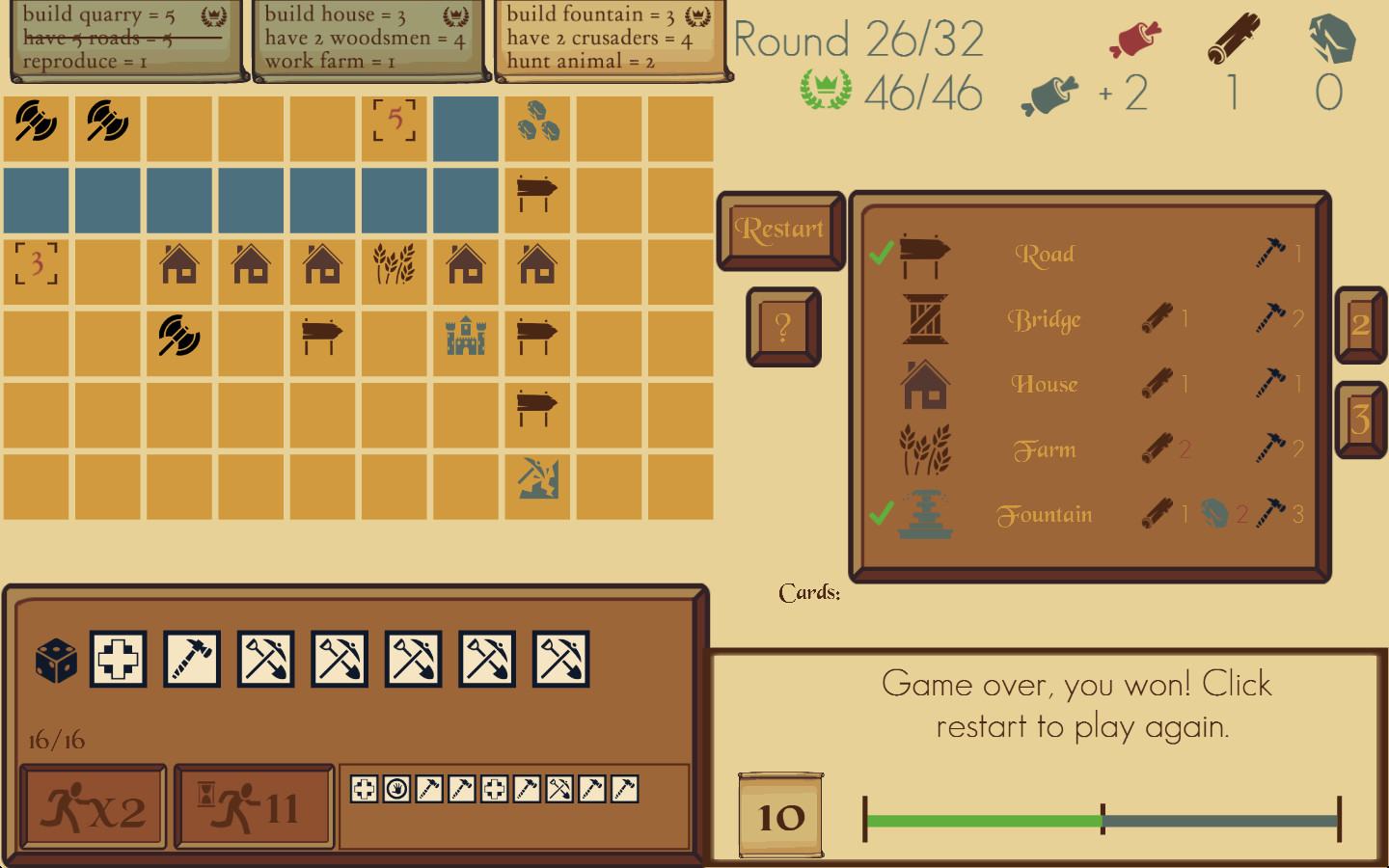Open the question mark help button
Image resolution: width=1389 pixels, height=868 pixels.
pos(782,327)
